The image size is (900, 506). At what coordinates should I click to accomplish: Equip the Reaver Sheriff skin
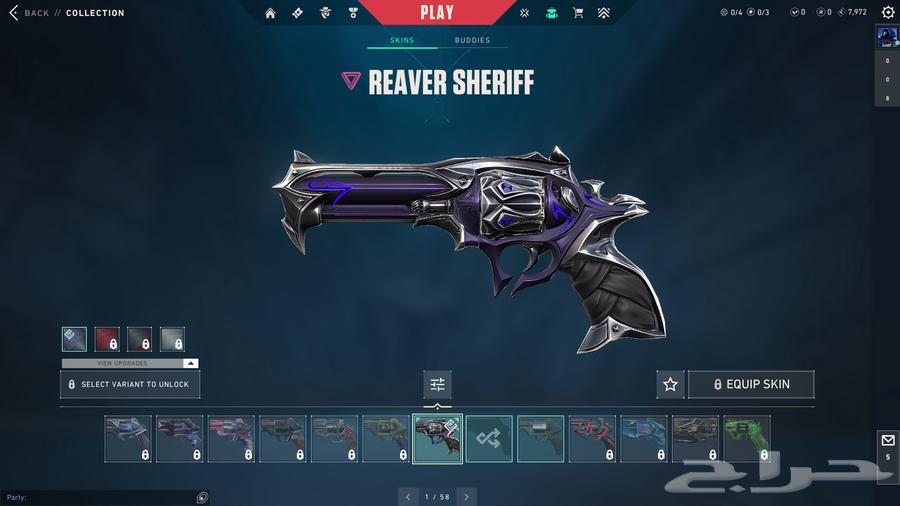750,384
